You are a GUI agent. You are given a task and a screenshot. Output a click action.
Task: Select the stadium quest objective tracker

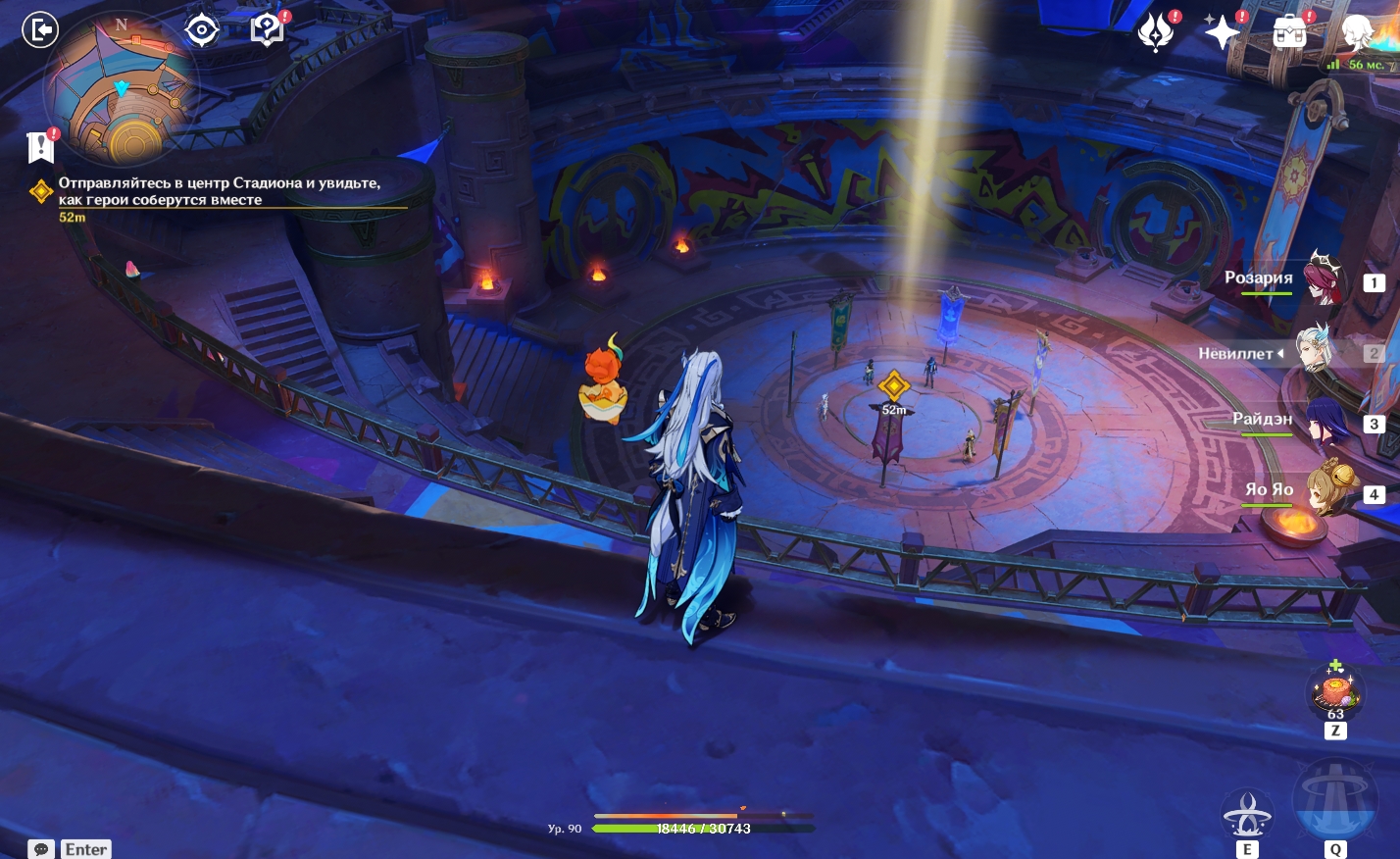218,191
